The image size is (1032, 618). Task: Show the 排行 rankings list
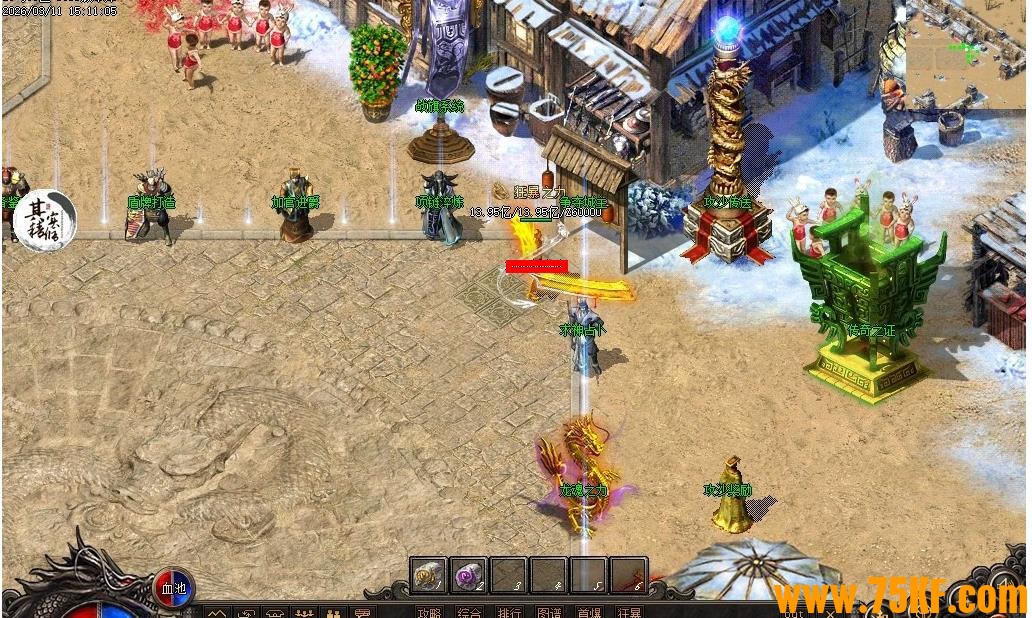pyautogui.click(x=509, y=611)
